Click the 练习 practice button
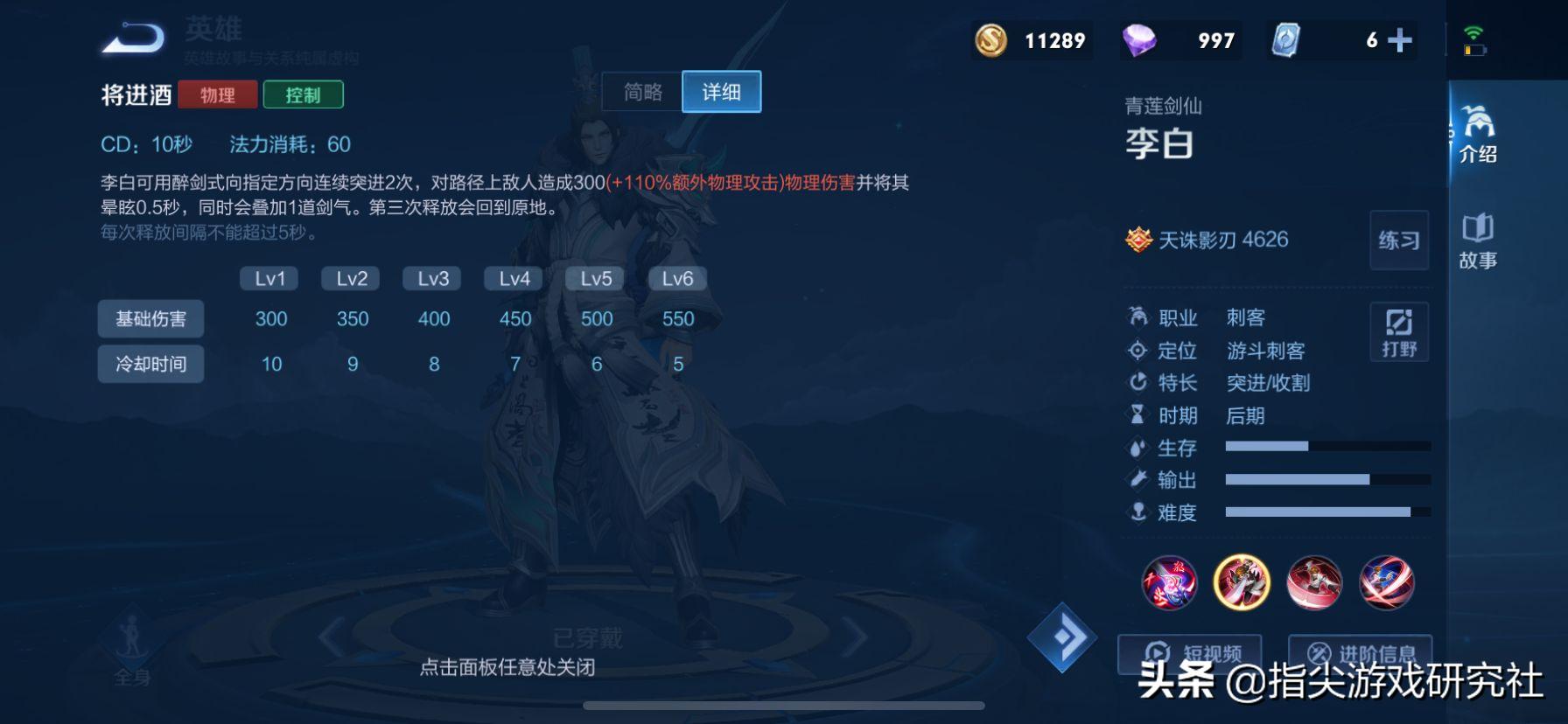Image resolution: width=1568 pixels, height=724 pixels. 1398,241
